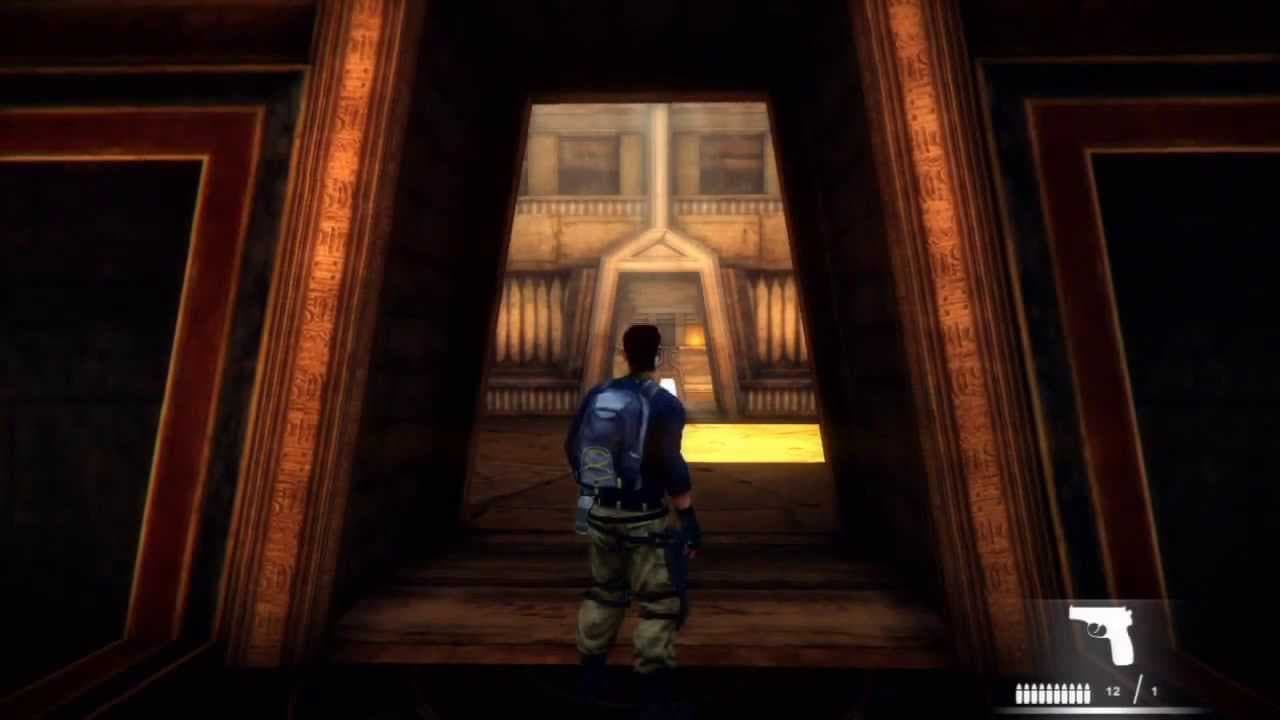Click the last bullet of the ammo strip
This screenshot has width=1280, height=720.
1088,692
